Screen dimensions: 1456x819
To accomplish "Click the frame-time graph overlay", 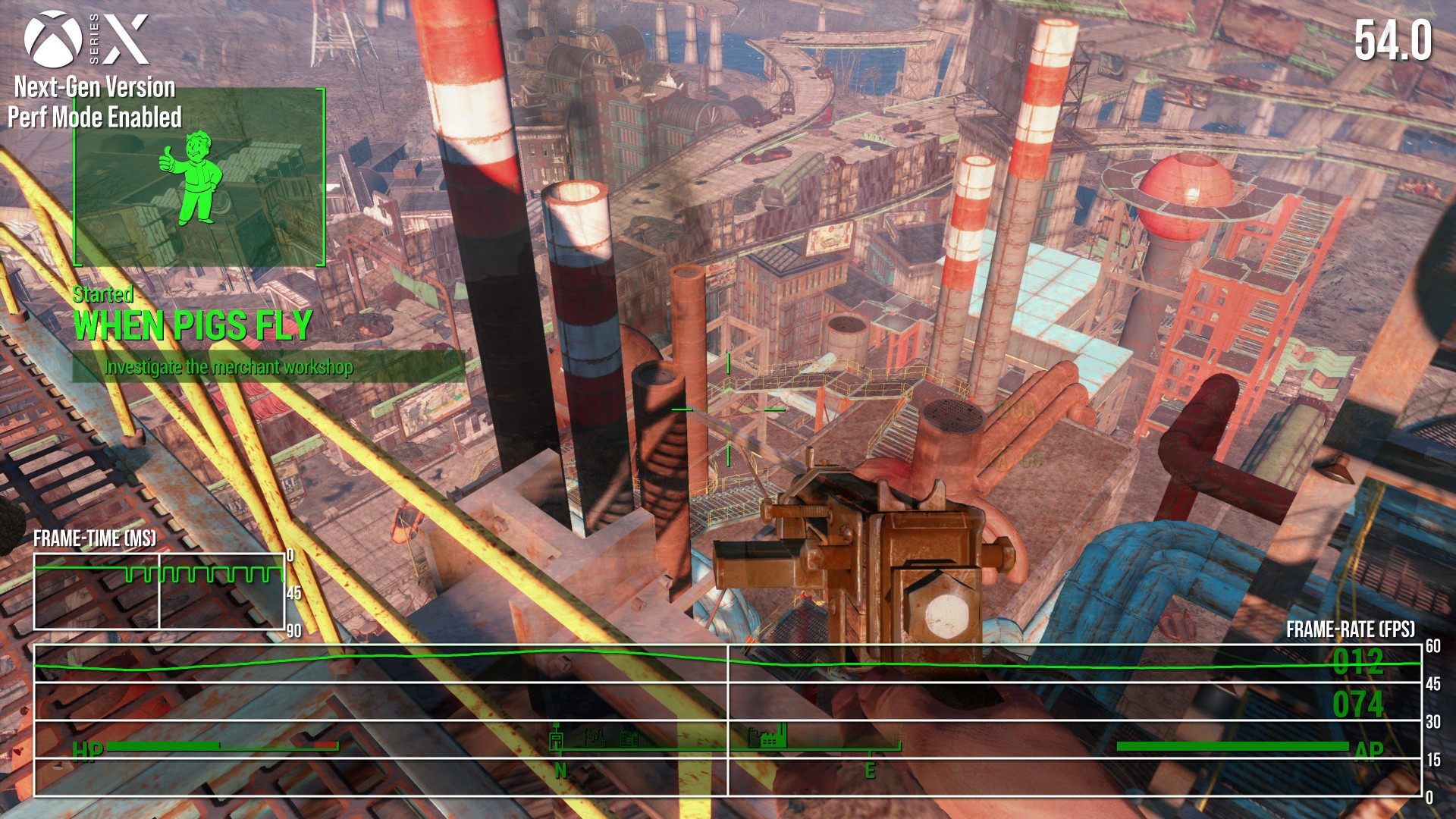I will click(x=159, y=591).
